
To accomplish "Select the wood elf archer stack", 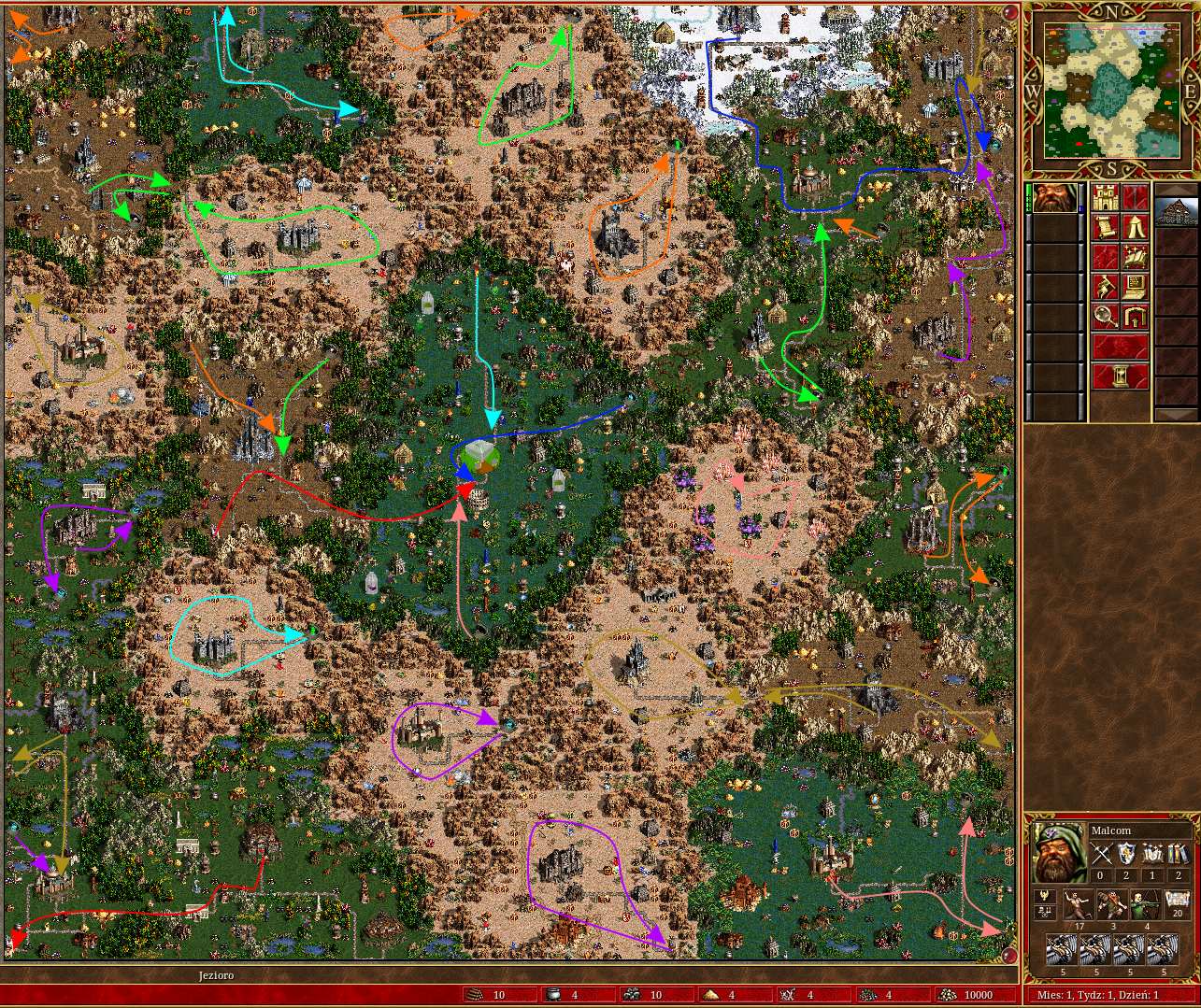I will tap(1143, 905).
